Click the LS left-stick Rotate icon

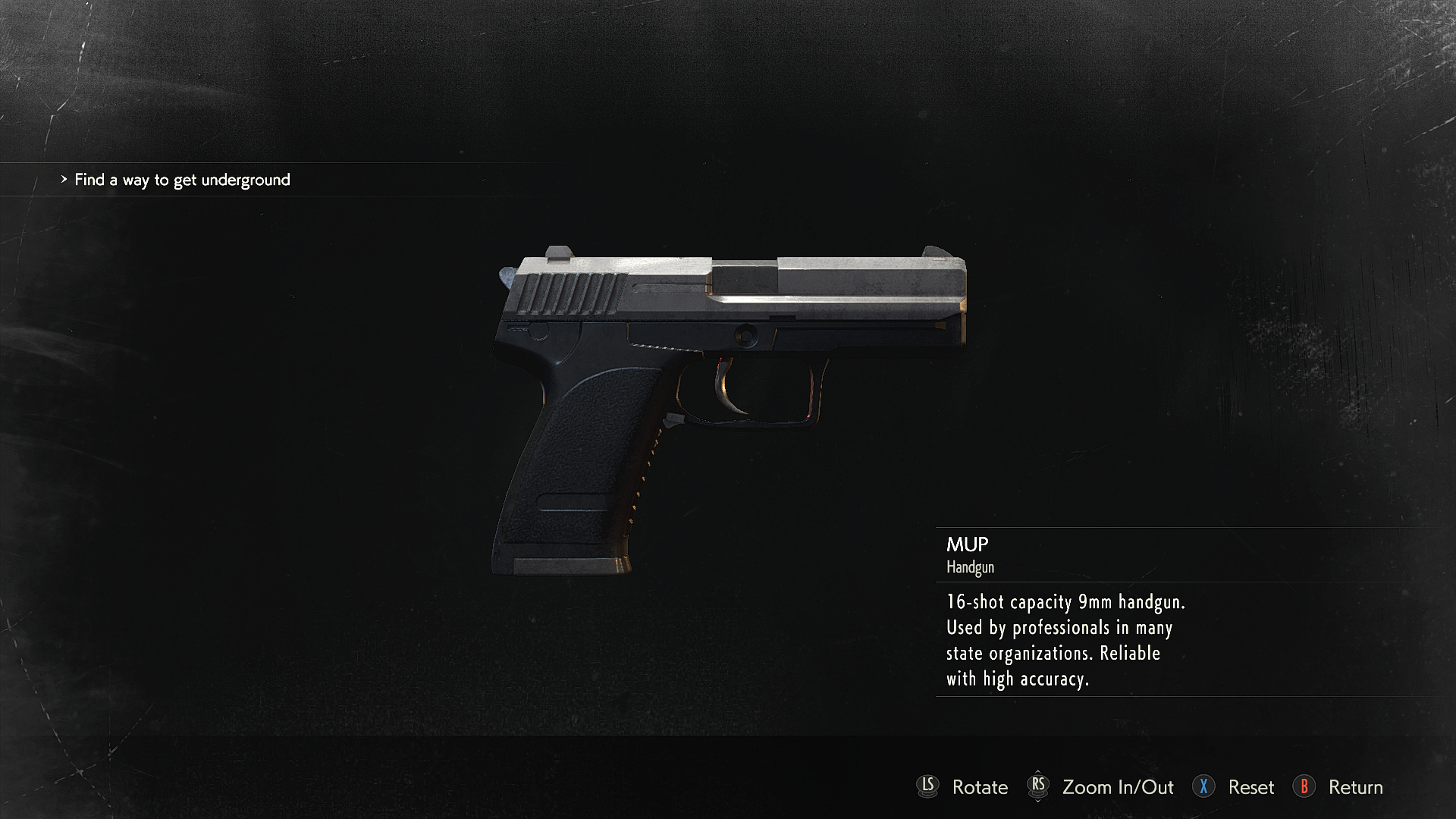929,787
